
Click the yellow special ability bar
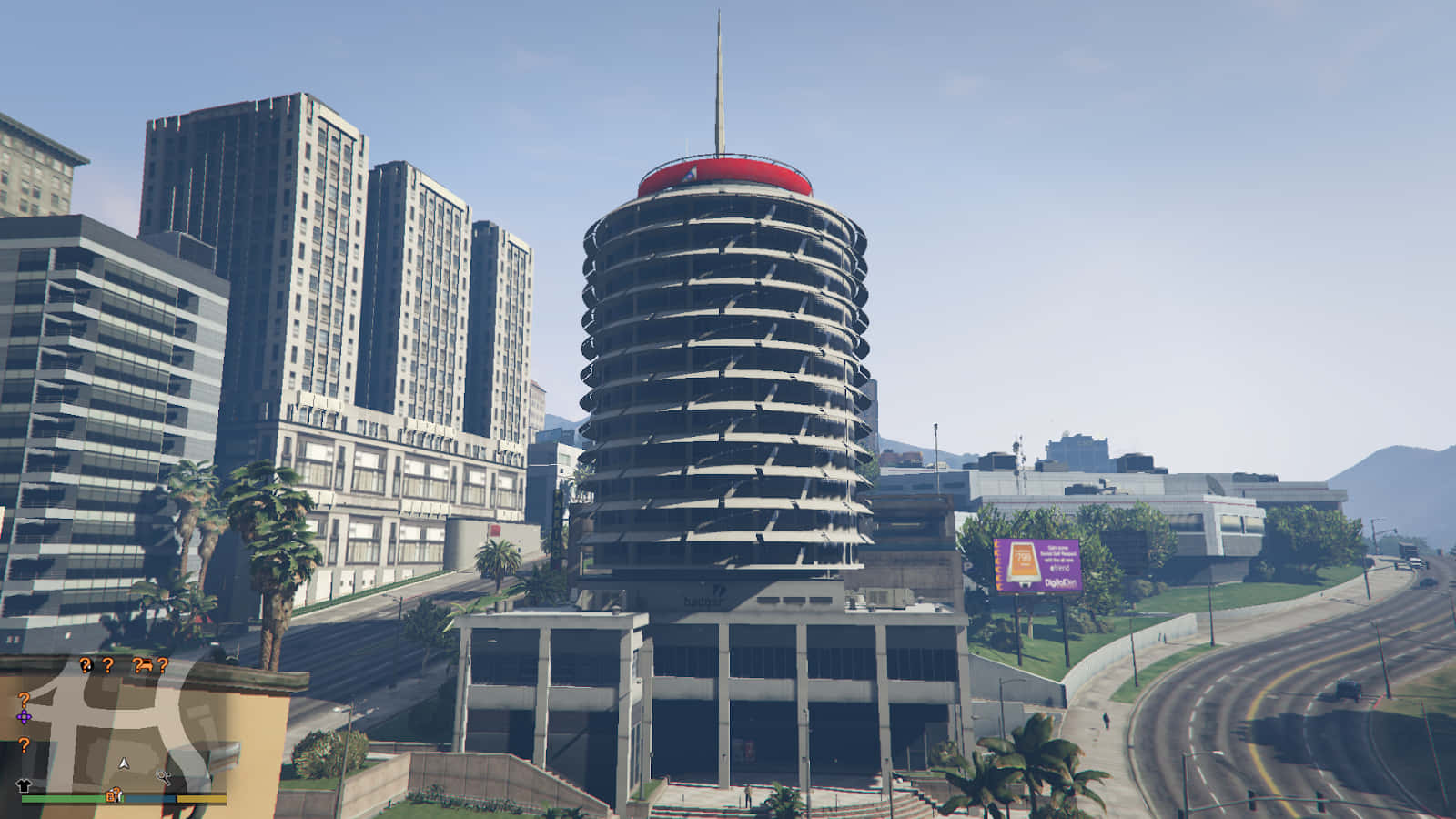pos(202,798)
